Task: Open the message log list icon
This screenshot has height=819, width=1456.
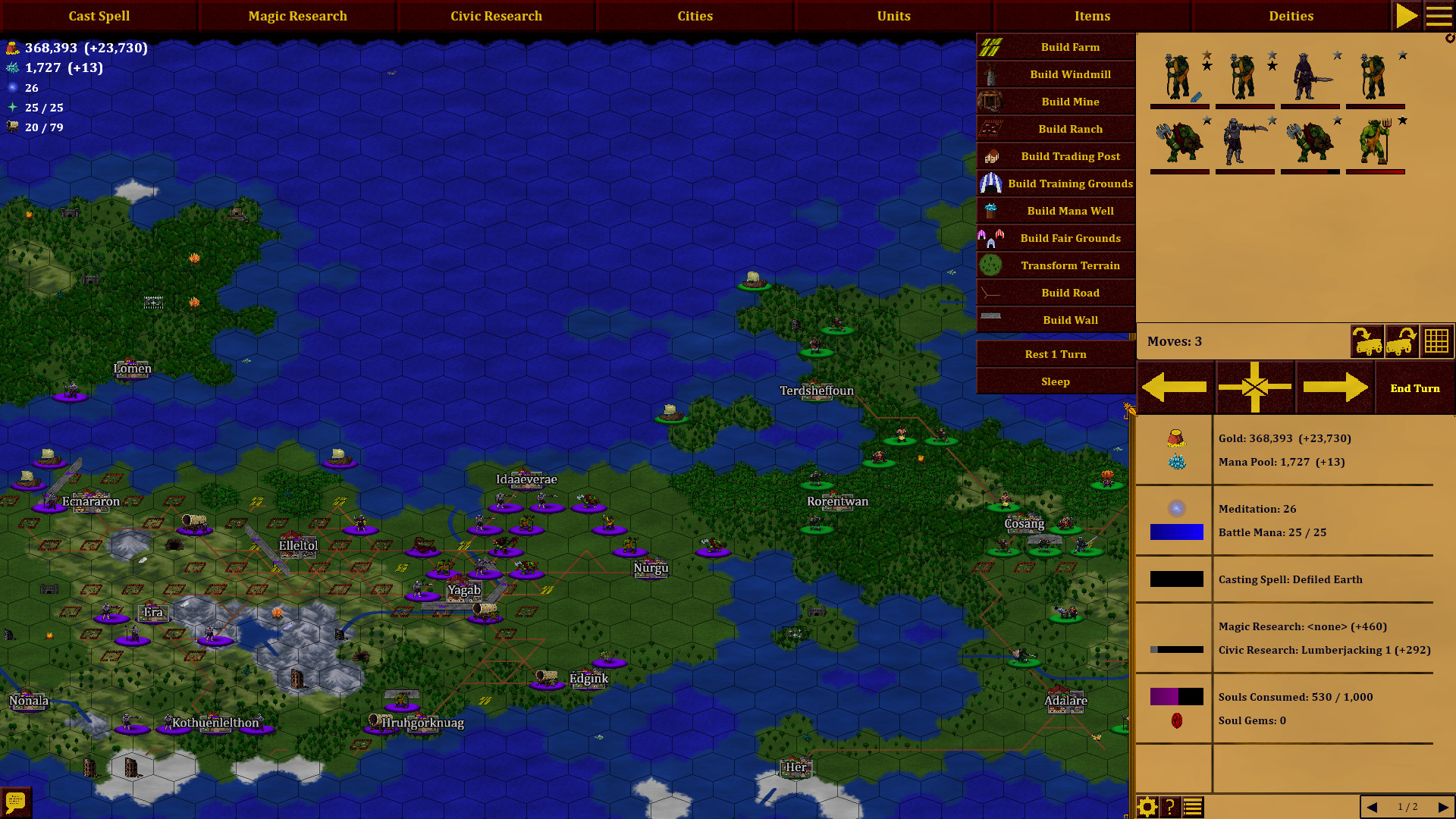Action: [1191, 807]
